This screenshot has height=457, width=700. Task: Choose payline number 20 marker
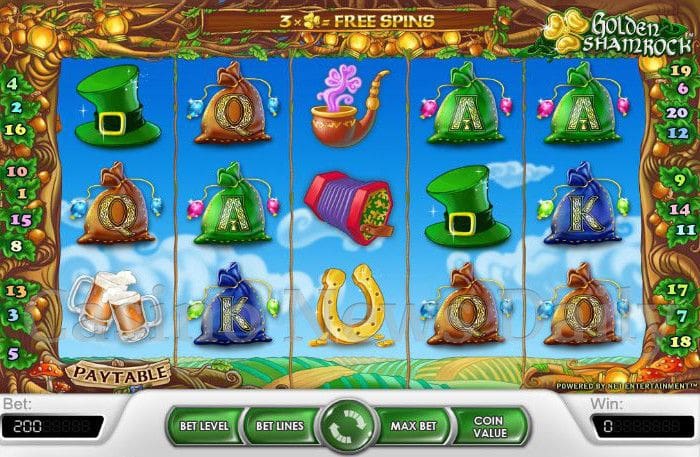(x=677, y=112)
